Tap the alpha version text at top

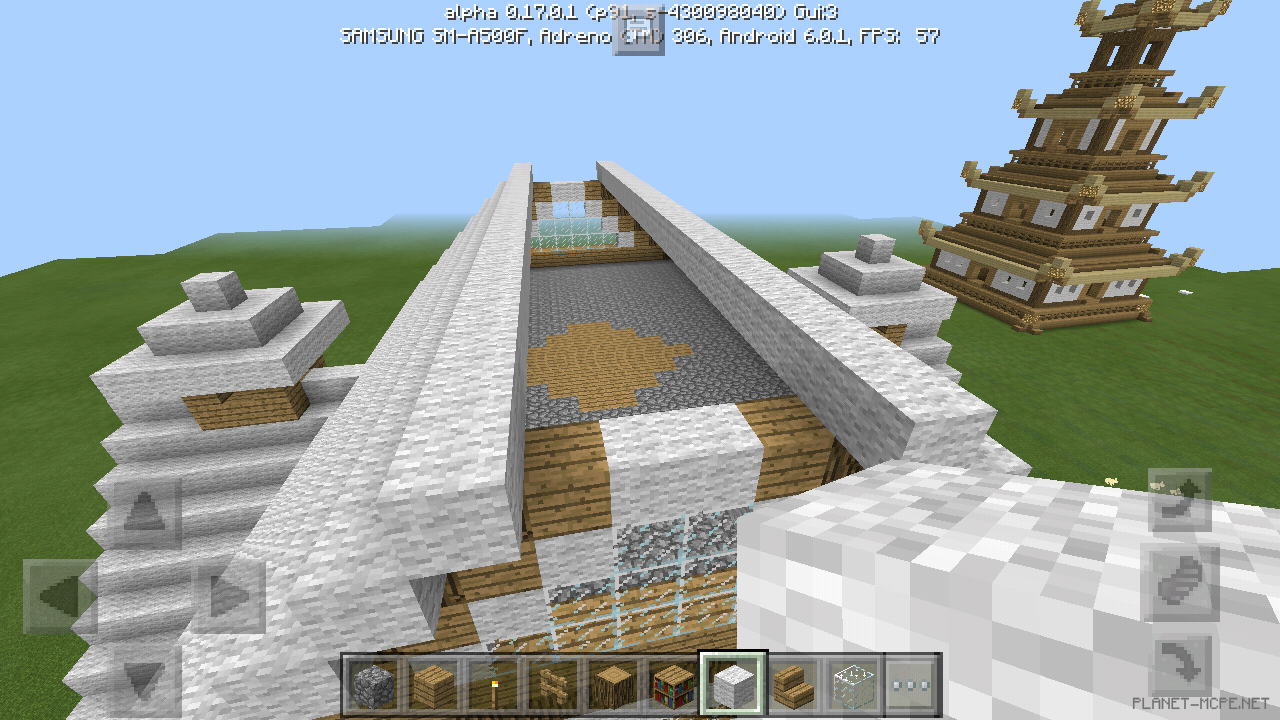click(639, 14)
